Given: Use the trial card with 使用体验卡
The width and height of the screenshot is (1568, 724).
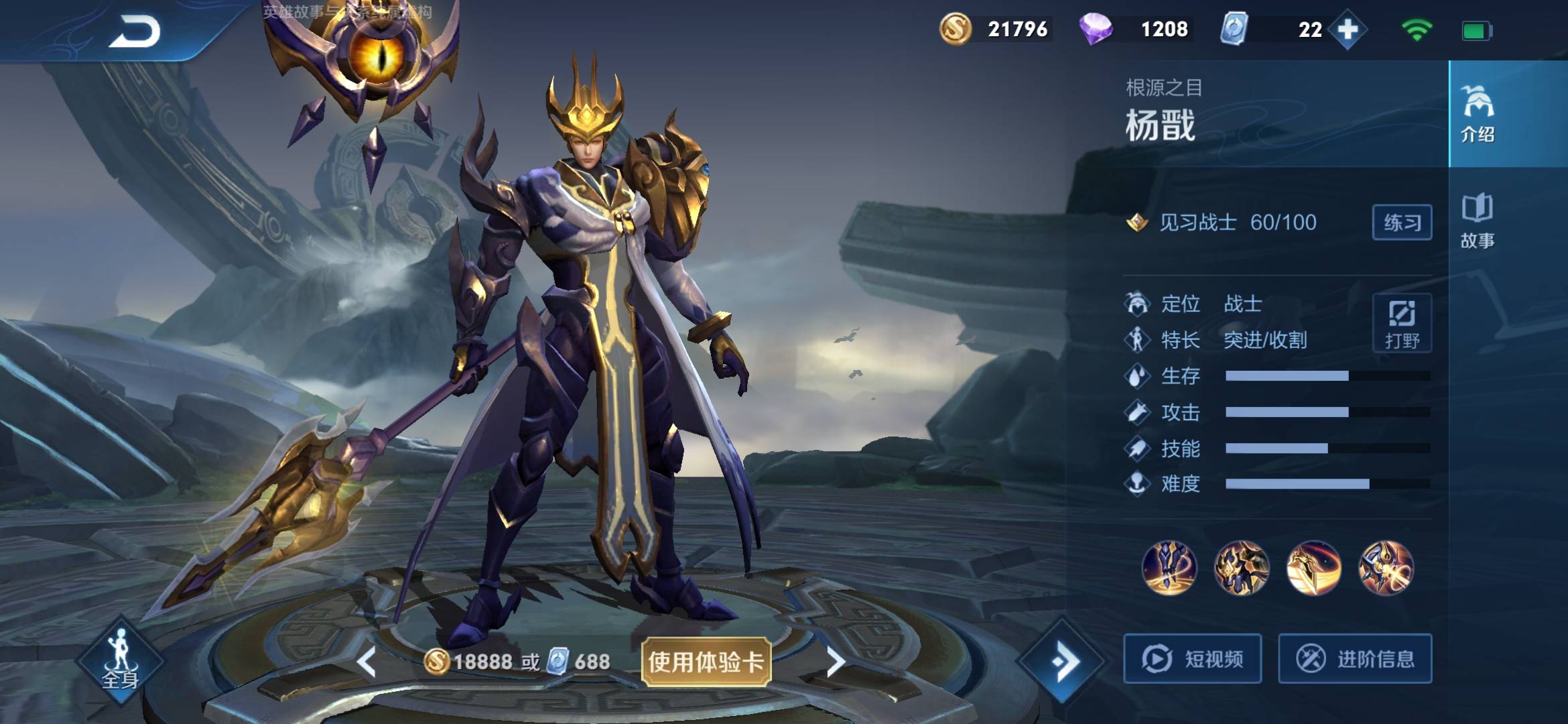Looking at the screenshot, I should [x=706, y=662].
